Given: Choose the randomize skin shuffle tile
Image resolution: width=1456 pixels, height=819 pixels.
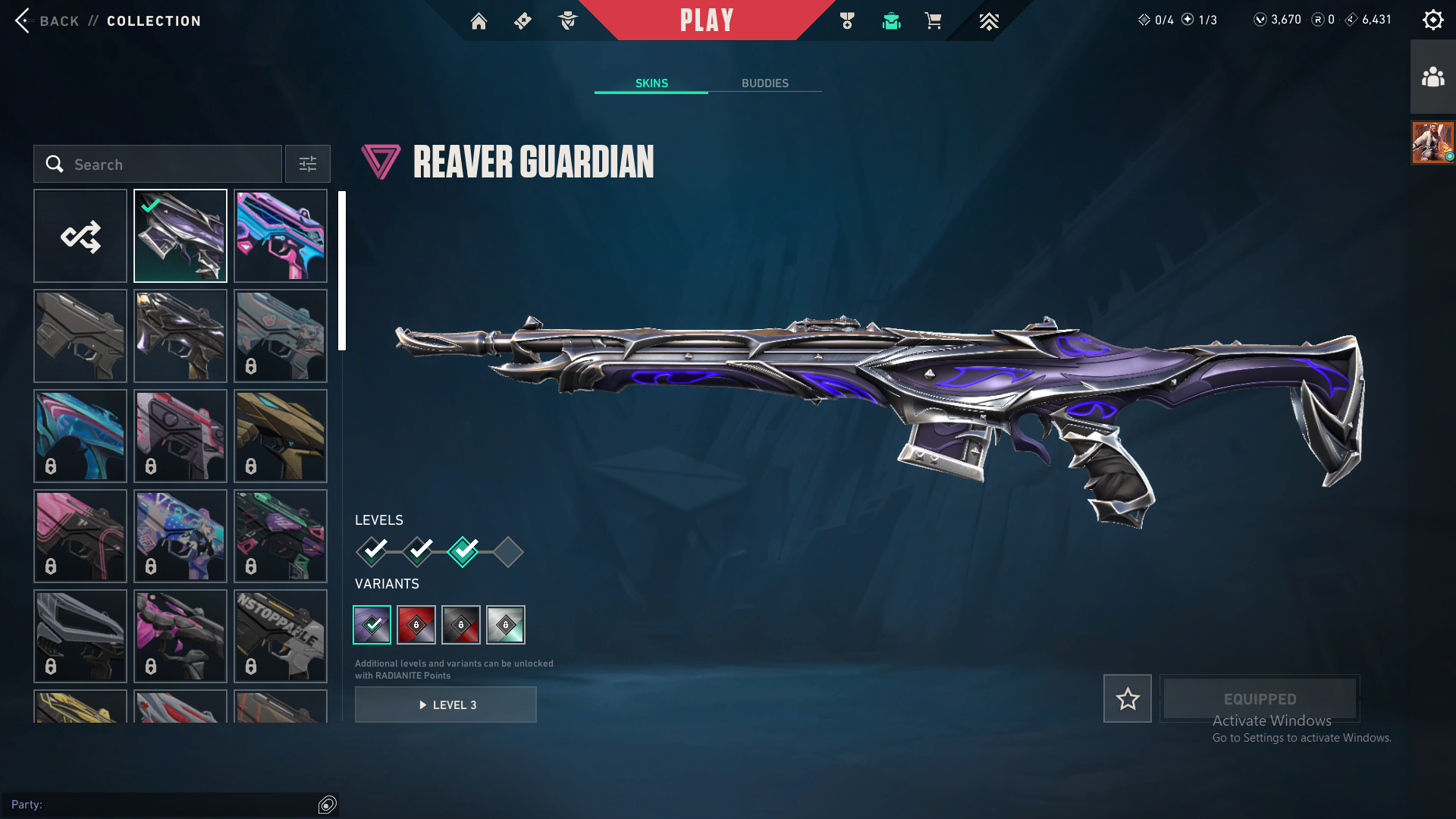Looking at the screenshot, I should point(80,237).
